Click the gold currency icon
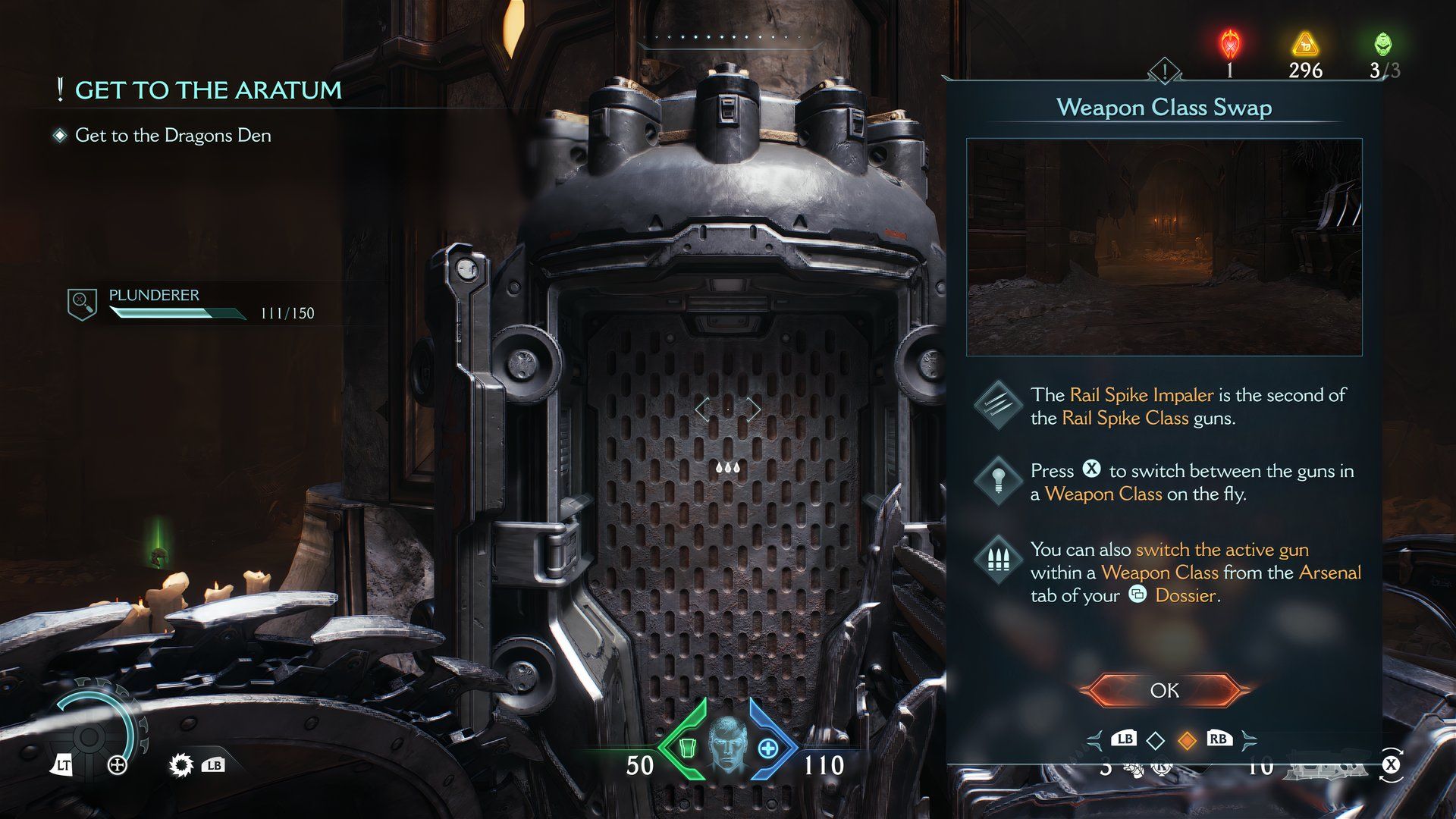 tap(1304, 44)
